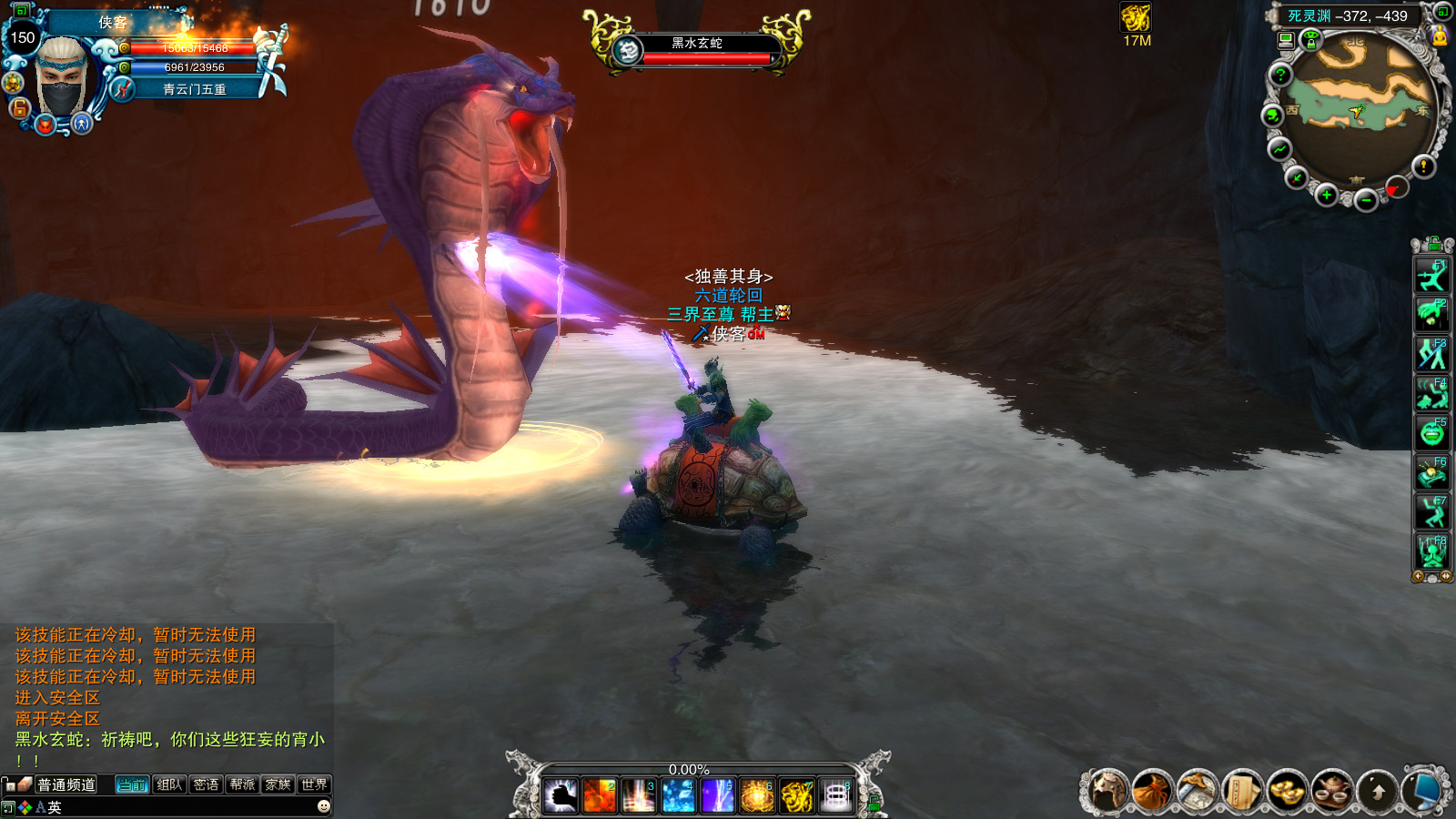1456x819 pixels.
Task: Select the 帮派 chat channel tab
Action: [242, 784]
